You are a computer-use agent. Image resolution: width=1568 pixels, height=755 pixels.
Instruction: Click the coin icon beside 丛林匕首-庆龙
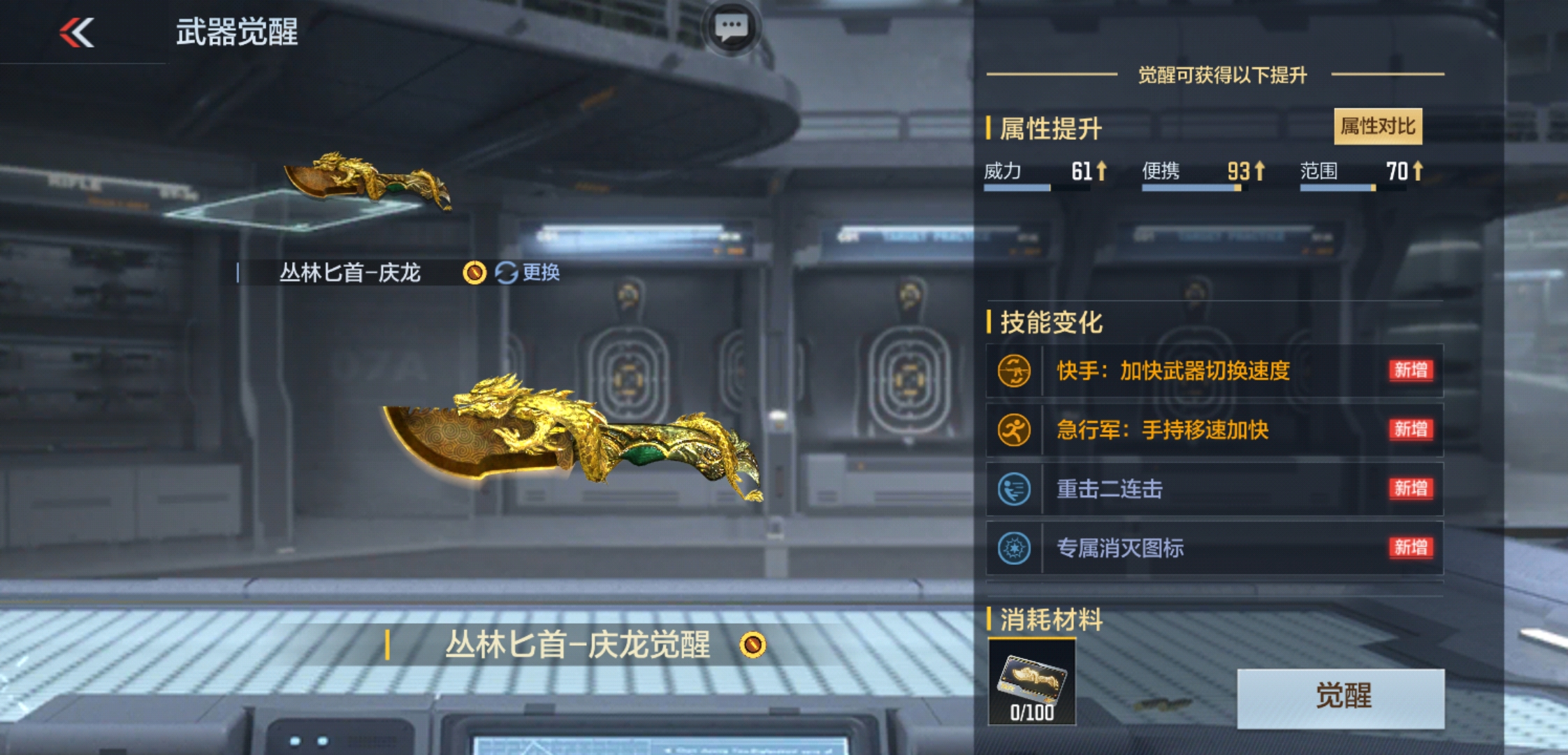click(x=474, y=273)
